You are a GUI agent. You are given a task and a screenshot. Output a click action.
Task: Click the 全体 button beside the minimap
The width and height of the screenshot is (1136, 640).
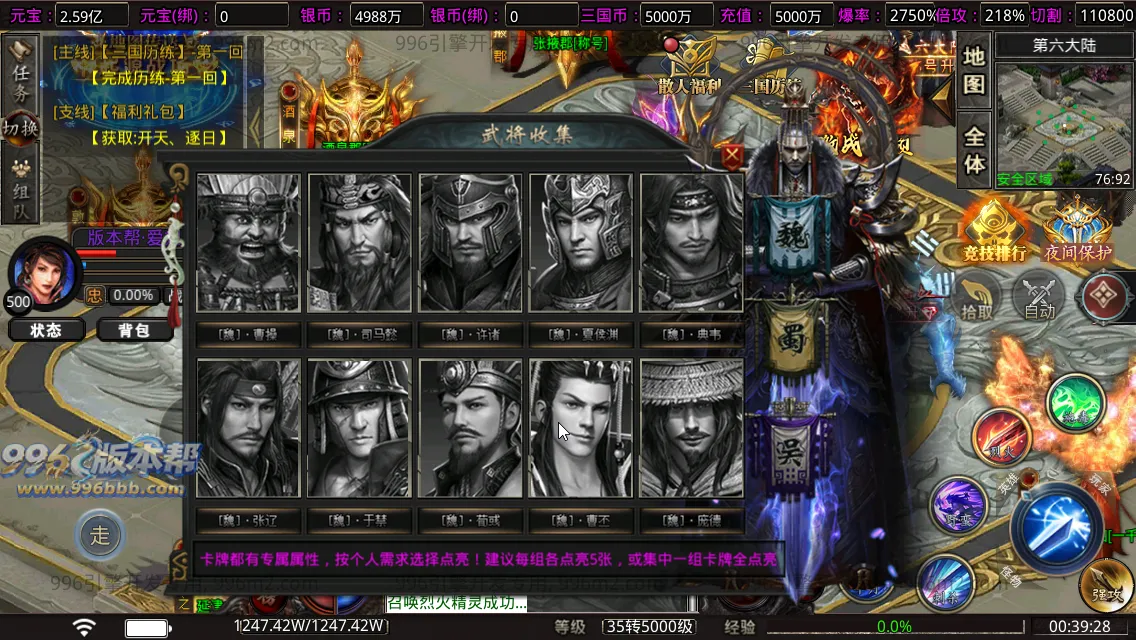[x=974, y=149]
